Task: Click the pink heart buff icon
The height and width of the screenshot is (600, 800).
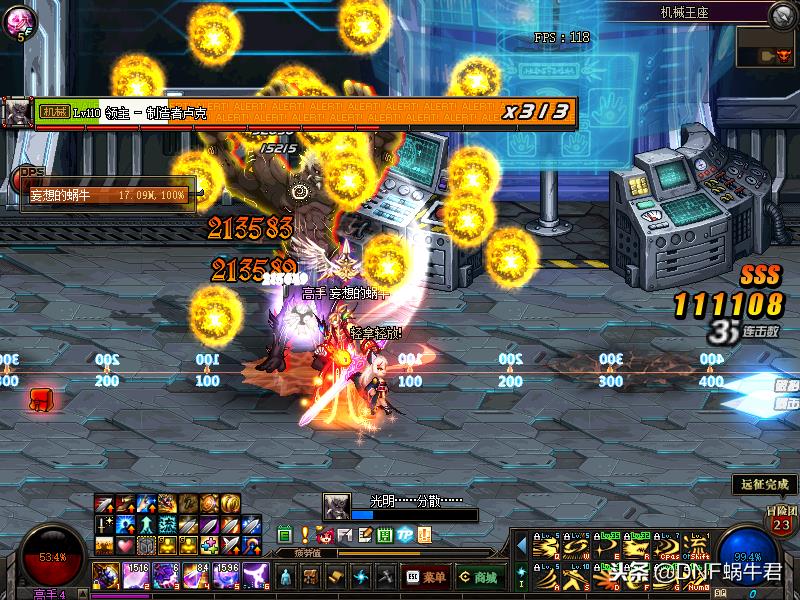Action: [124, 546]
